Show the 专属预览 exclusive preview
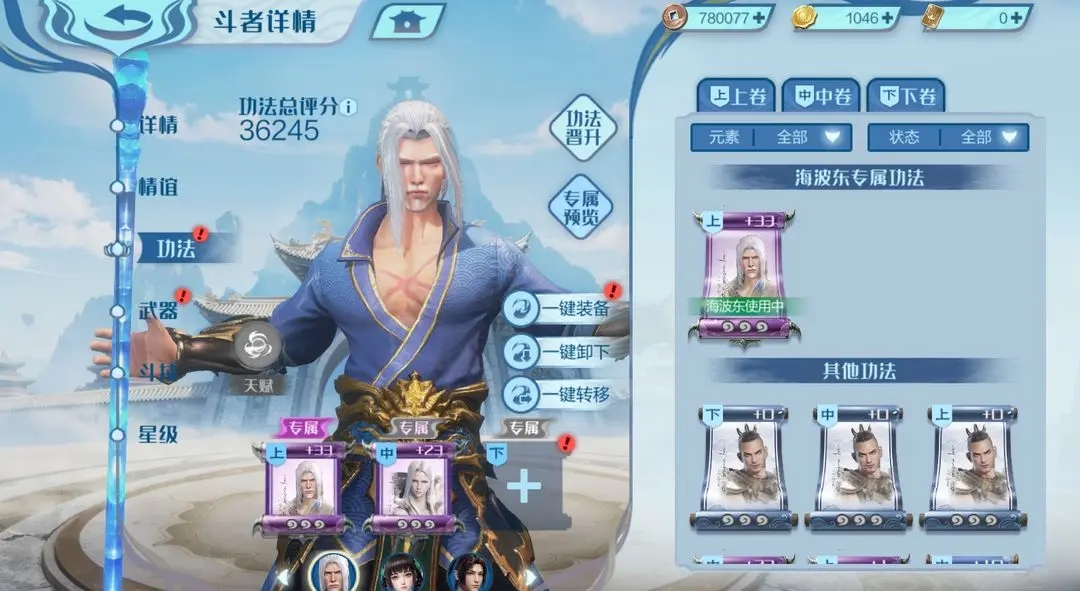This screenshot has height=591, width=1080. [581, 207]
